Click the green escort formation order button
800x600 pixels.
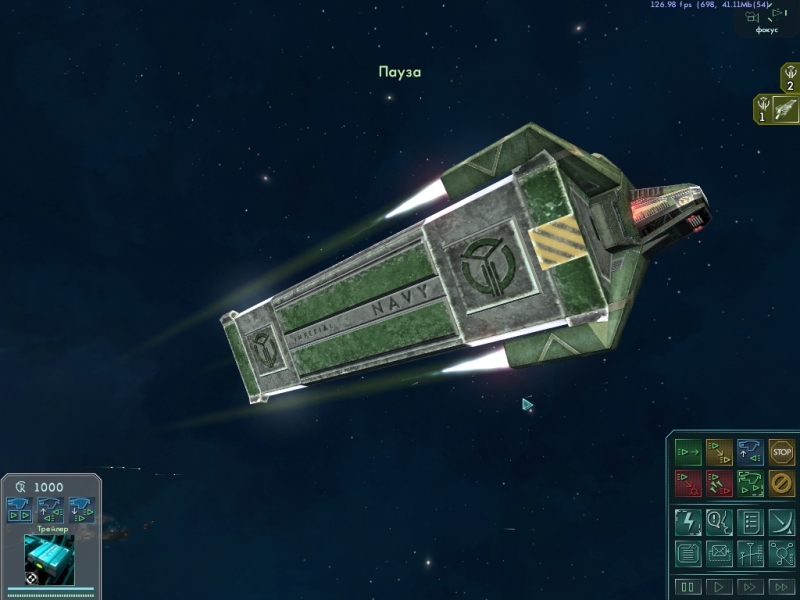[x=750, y=484]
